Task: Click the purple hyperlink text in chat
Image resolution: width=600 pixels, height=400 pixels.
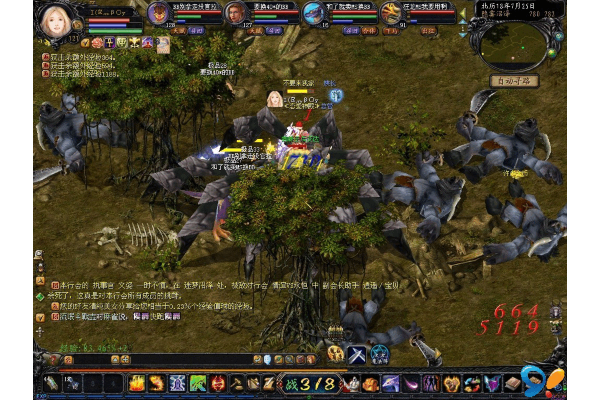Action: [x=149, y=316]
